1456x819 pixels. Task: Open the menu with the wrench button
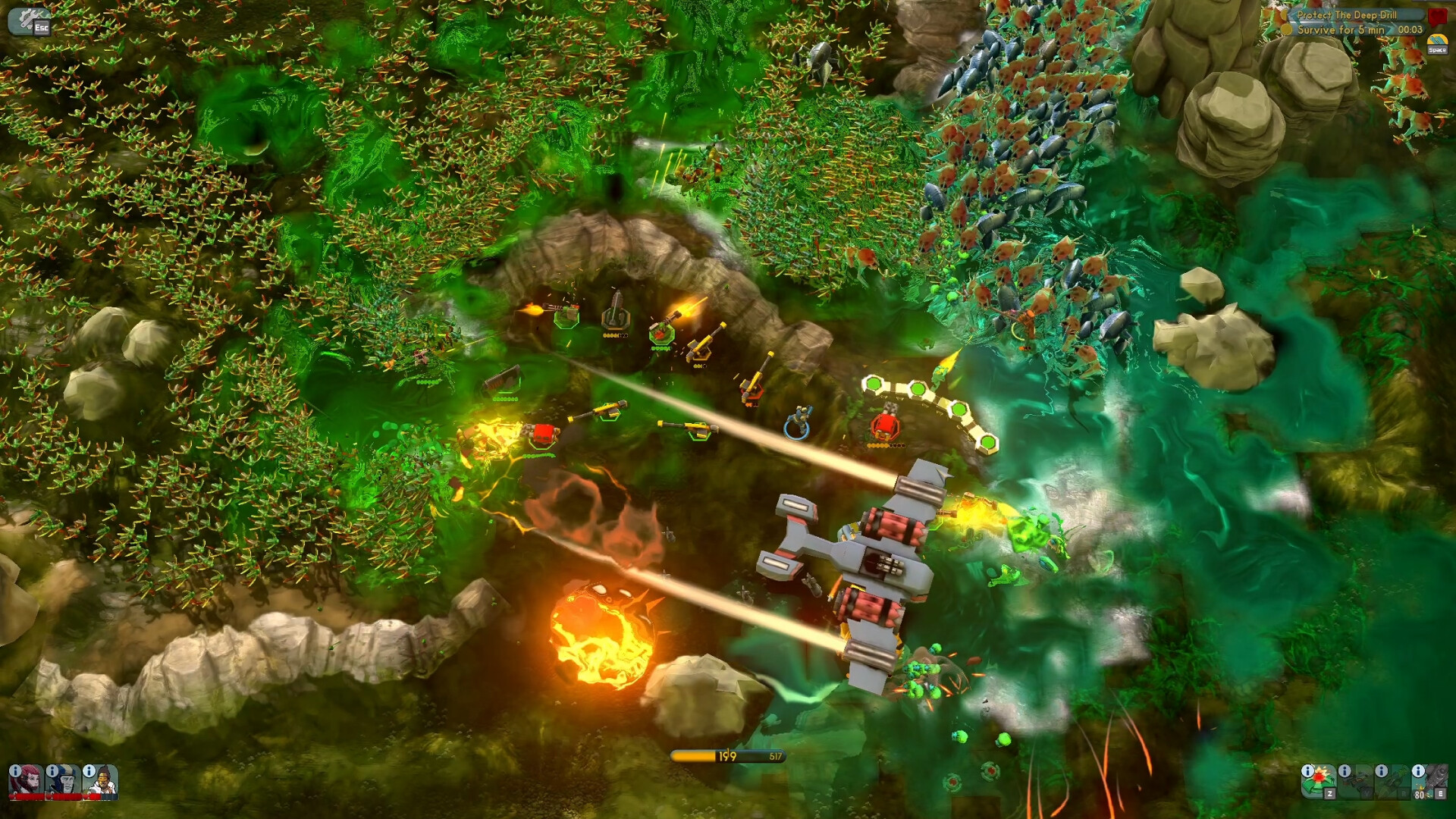tap(28, 20)
